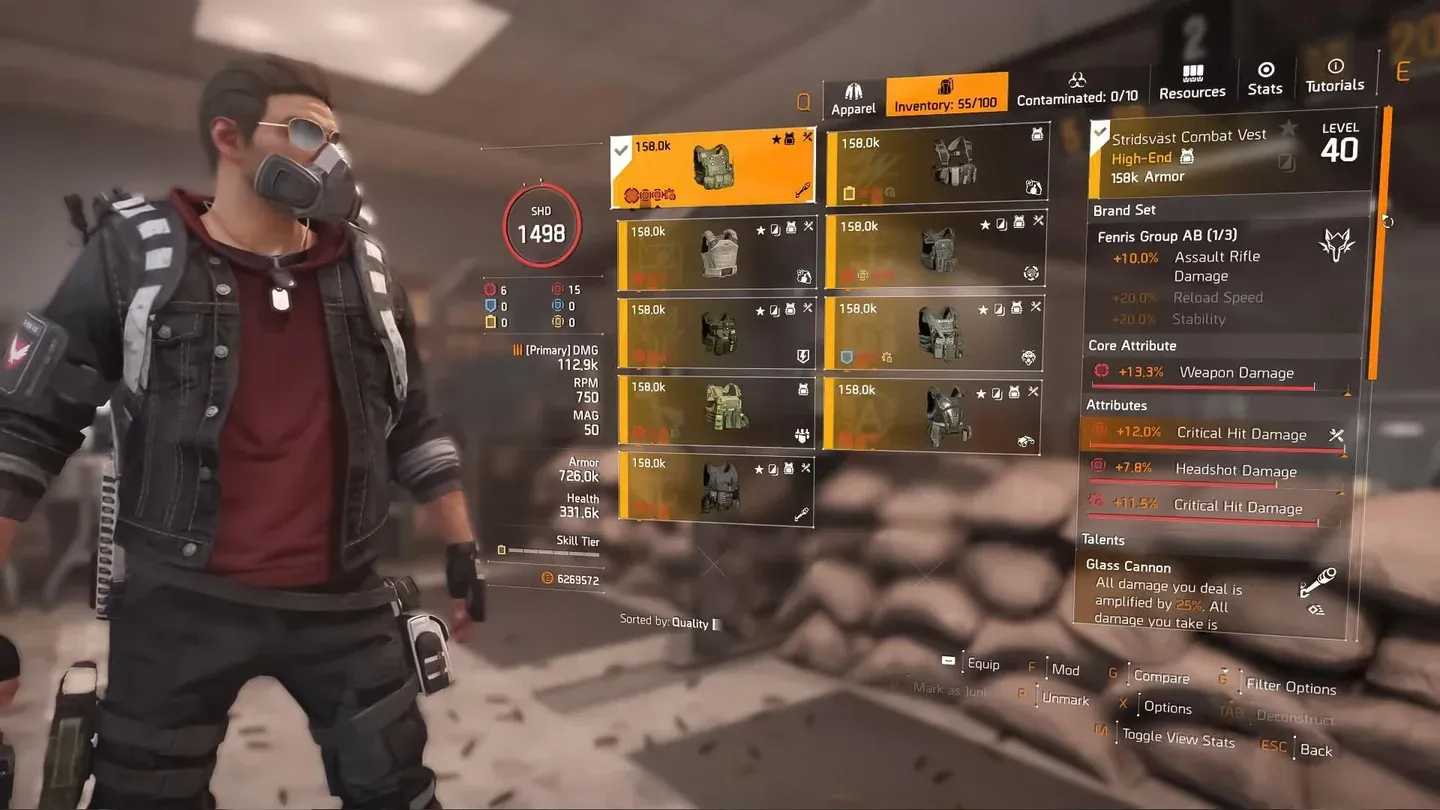The height and width of the screenshot is (810, 1440).
Task: Open the Resources tab
Action: pyautogui.click(x=1192, y=83)
